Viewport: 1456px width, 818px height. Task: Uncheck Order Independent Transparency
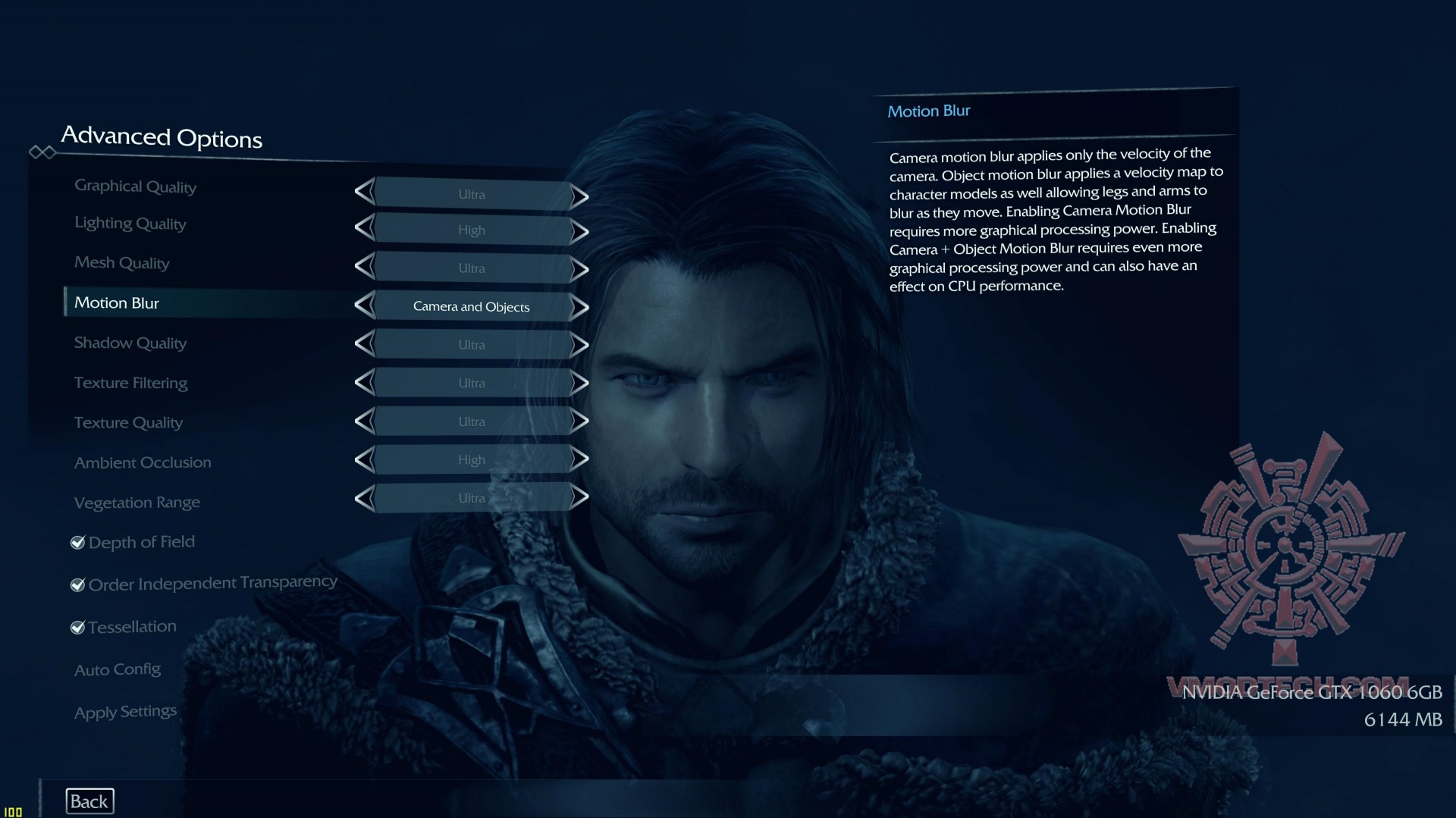click(x=77, y=584)
